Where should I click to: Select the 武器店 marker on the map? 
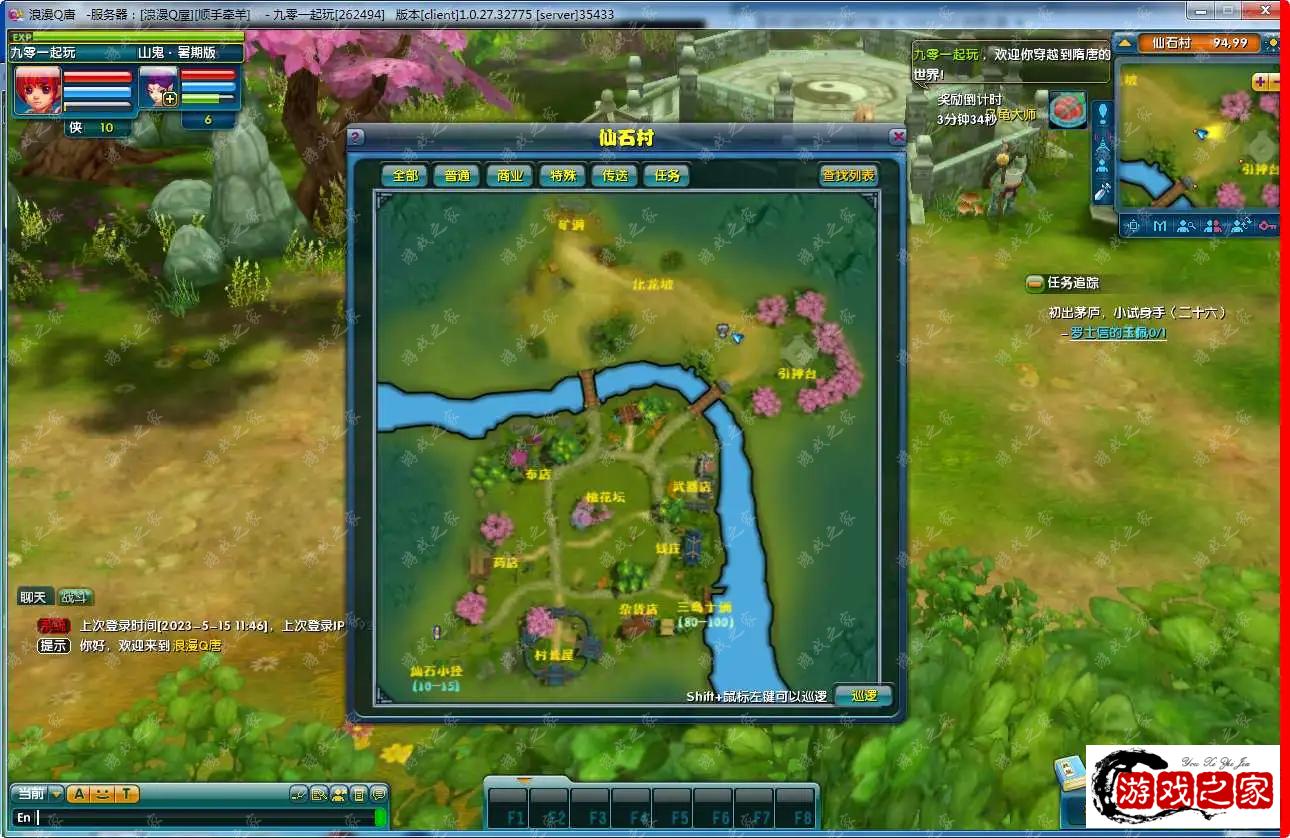(691, 487)
